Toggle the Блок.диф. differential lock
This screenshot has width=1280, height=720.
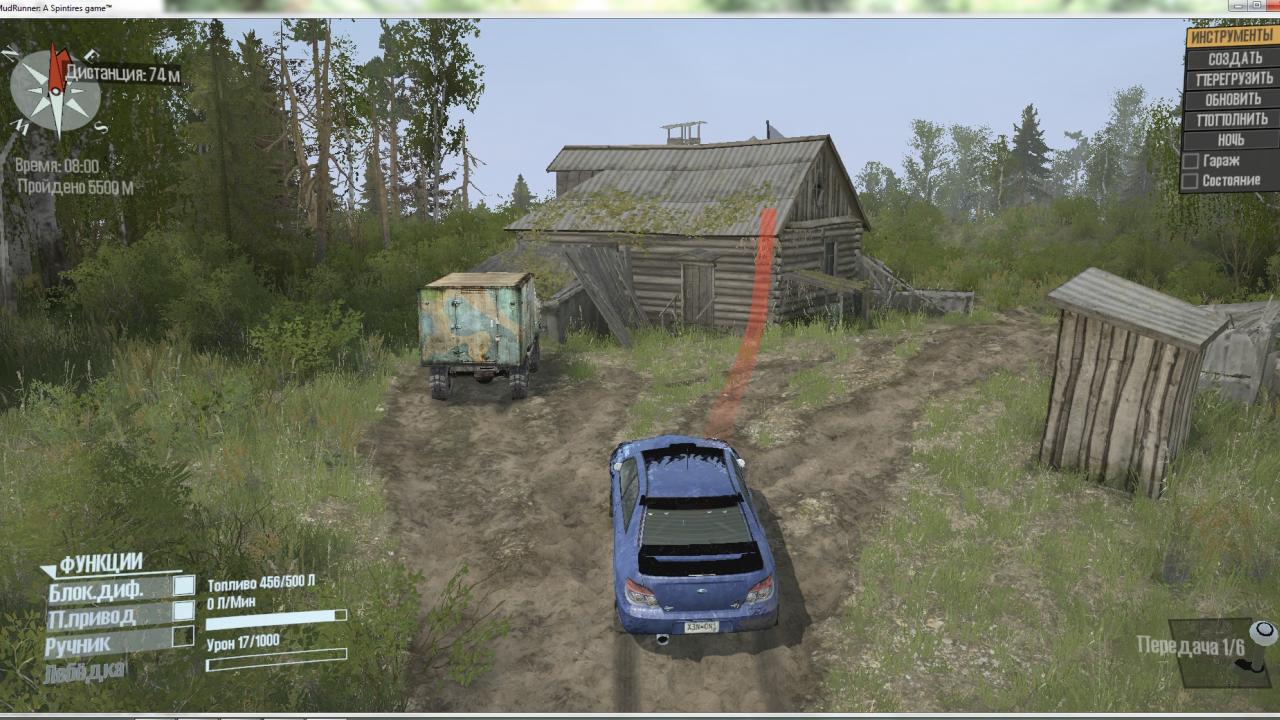click(x=184, y=586)
